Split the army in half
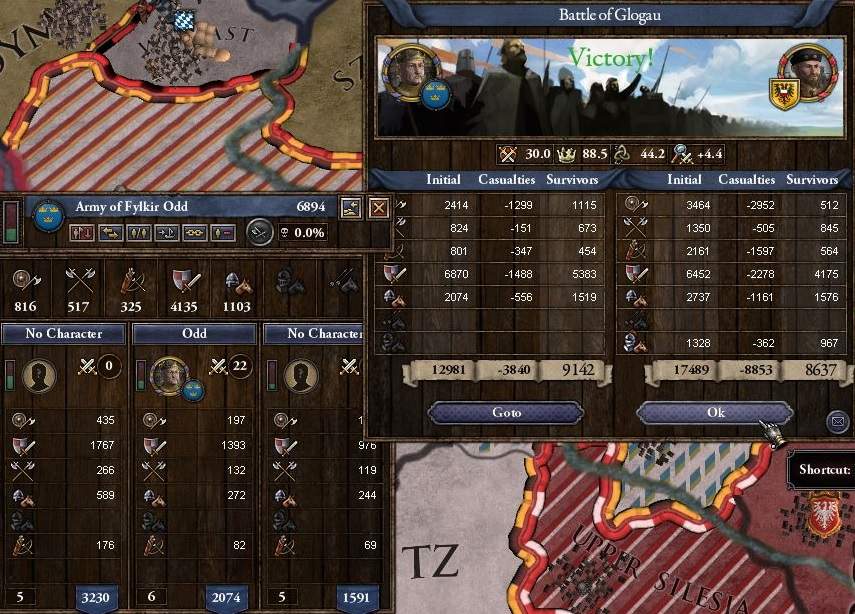This screenshot has width=855, height=614. [83, 232]
